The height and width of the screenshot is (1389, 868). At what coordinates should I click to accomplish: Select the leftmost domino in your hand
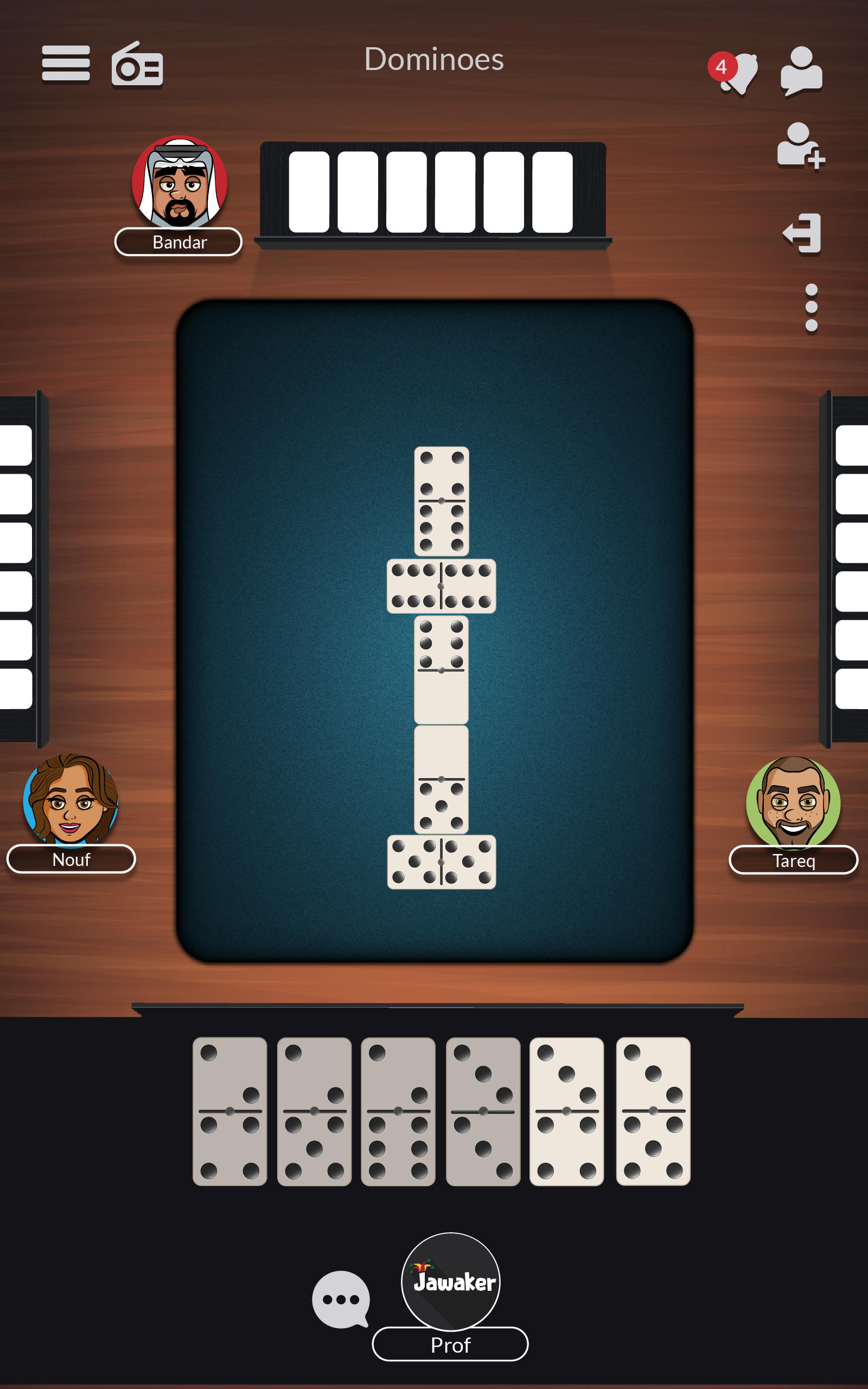231,1111
